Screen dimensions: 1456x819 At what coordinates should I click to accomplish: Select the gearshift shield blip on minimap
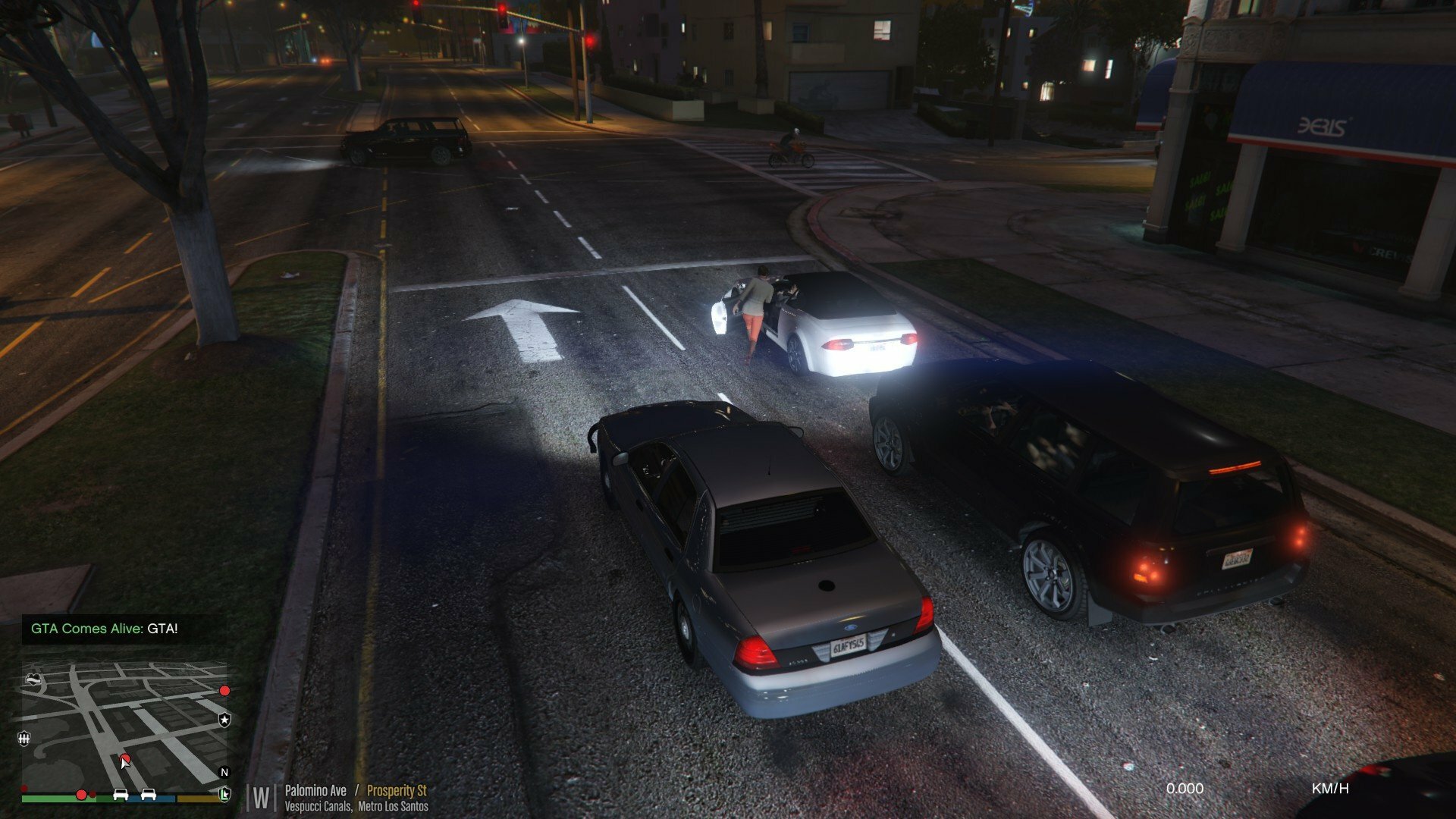[24, 739]
